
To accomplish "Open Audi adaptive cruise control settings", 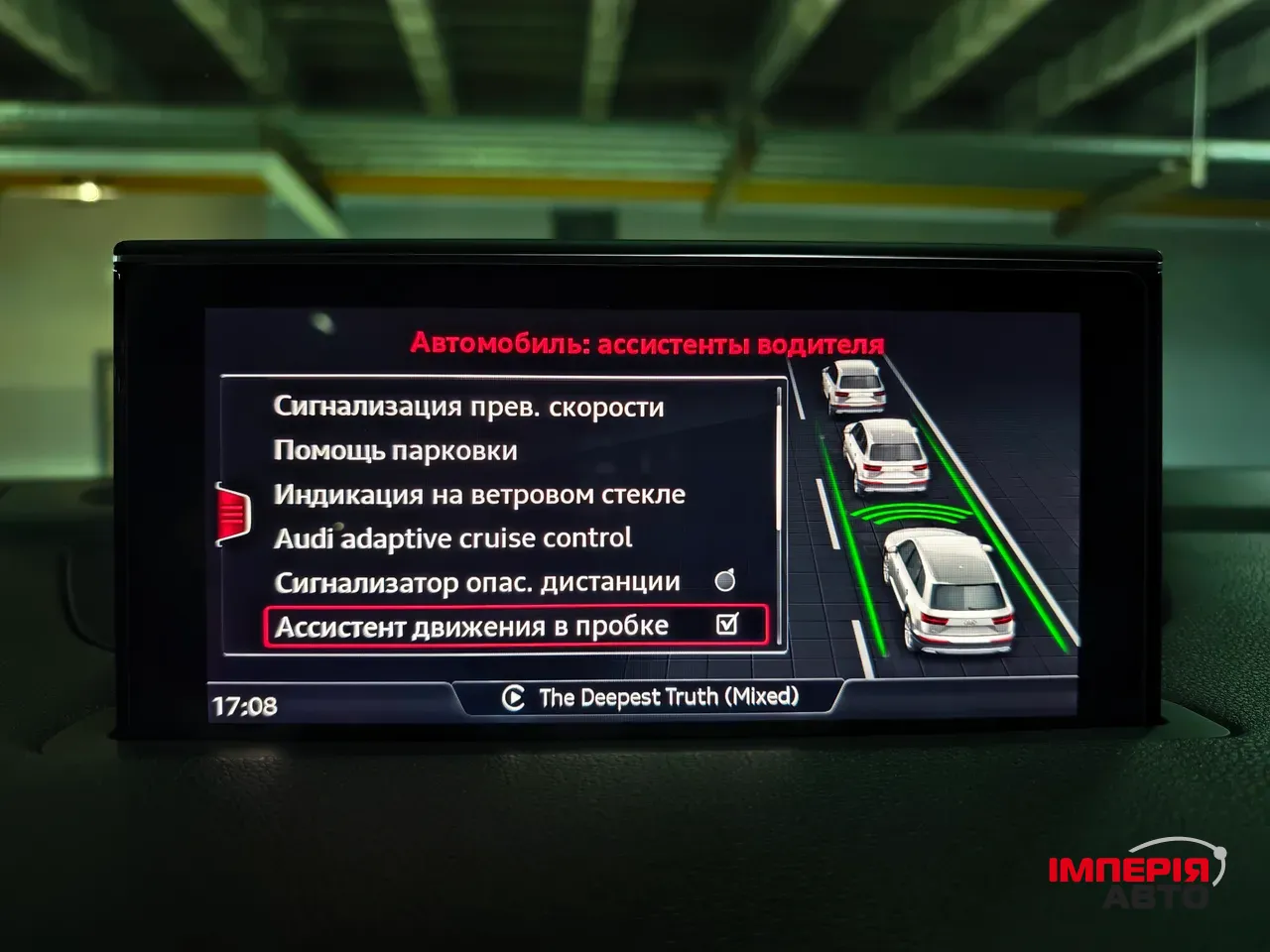I will pyautogui.click(x=452, y=538).
